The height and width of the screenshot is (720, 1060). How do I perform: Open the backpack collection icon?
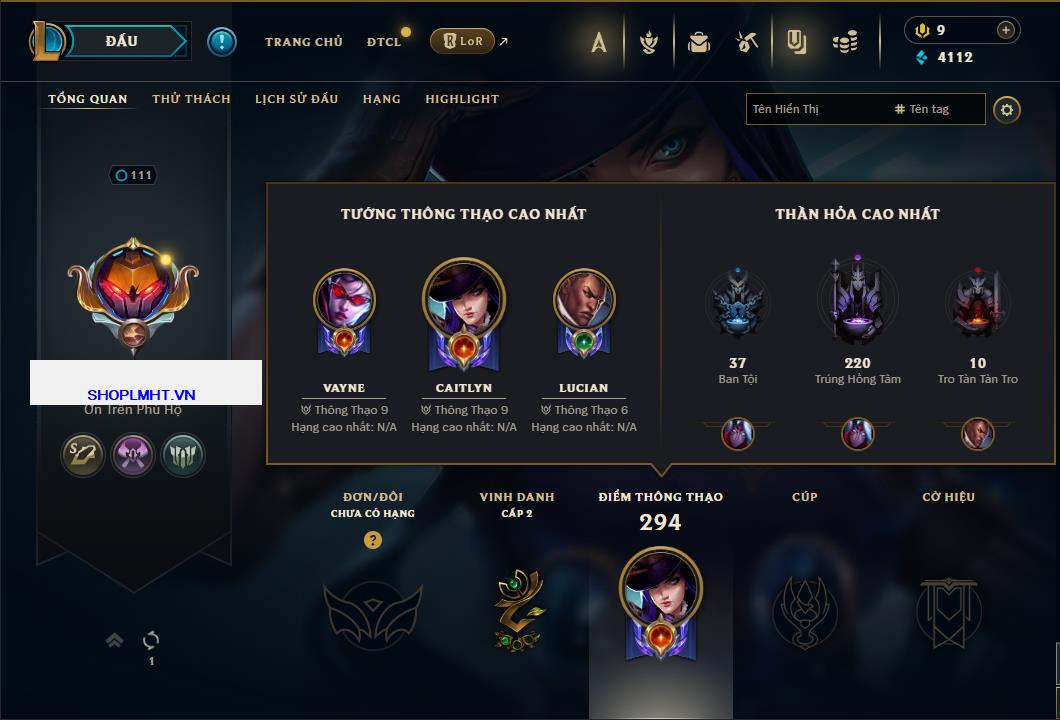tap(699, 42)
